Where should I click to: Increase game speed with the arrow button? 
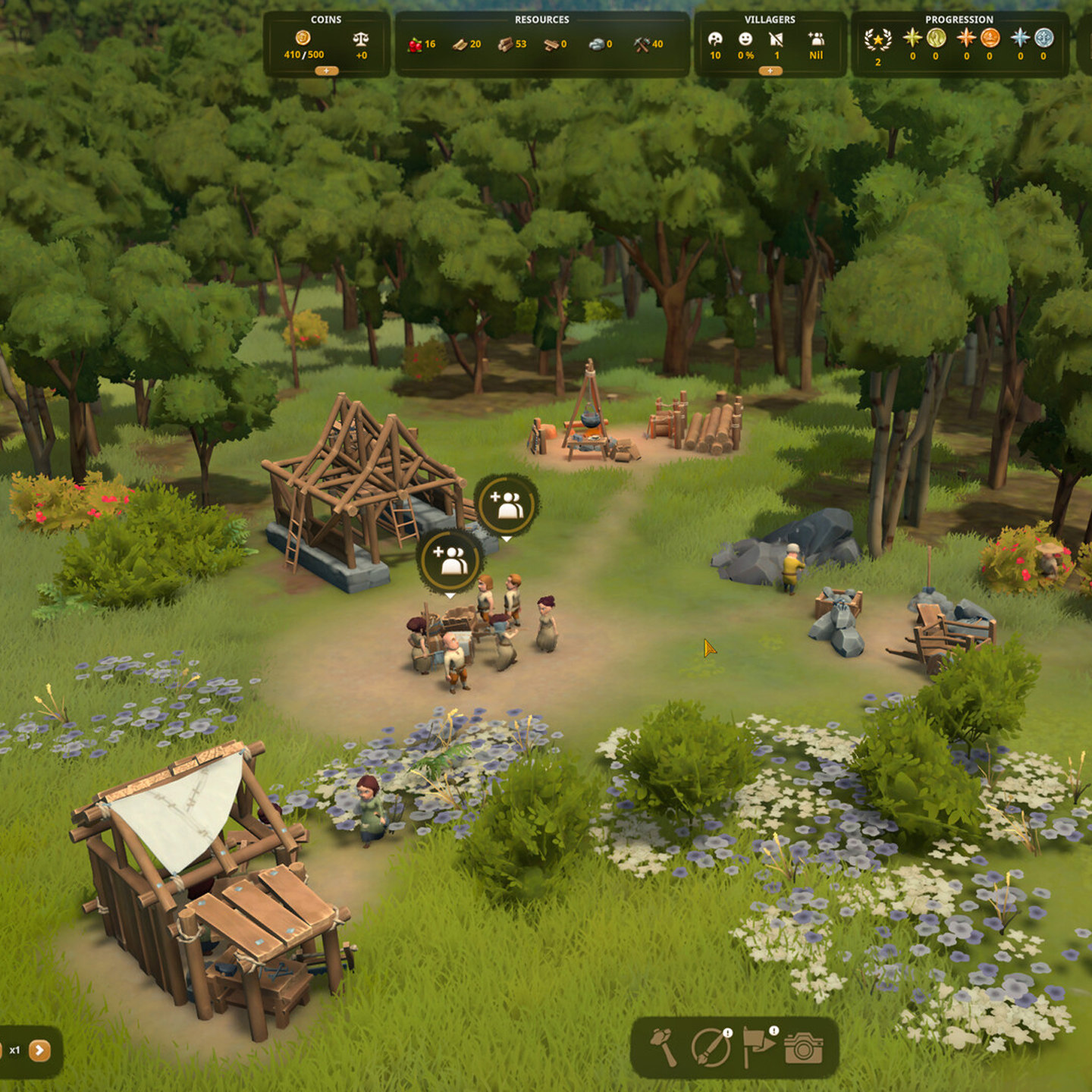coord(39,1050)
